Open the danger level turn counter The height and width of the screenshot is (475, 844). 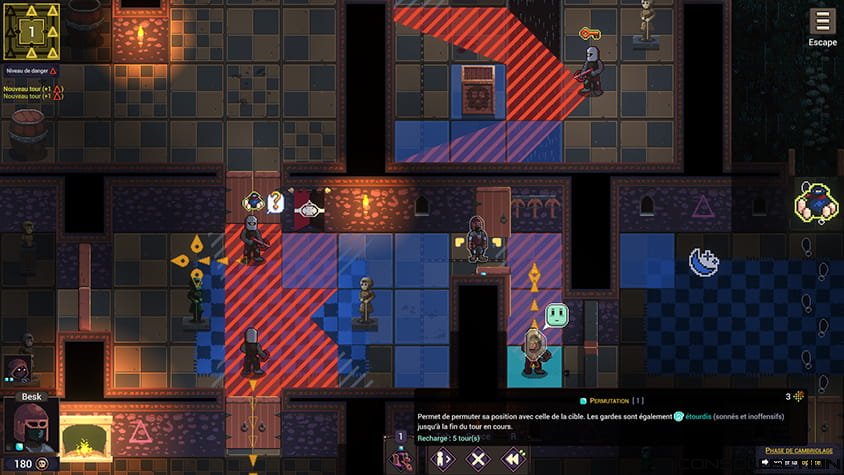pos(31,30)
